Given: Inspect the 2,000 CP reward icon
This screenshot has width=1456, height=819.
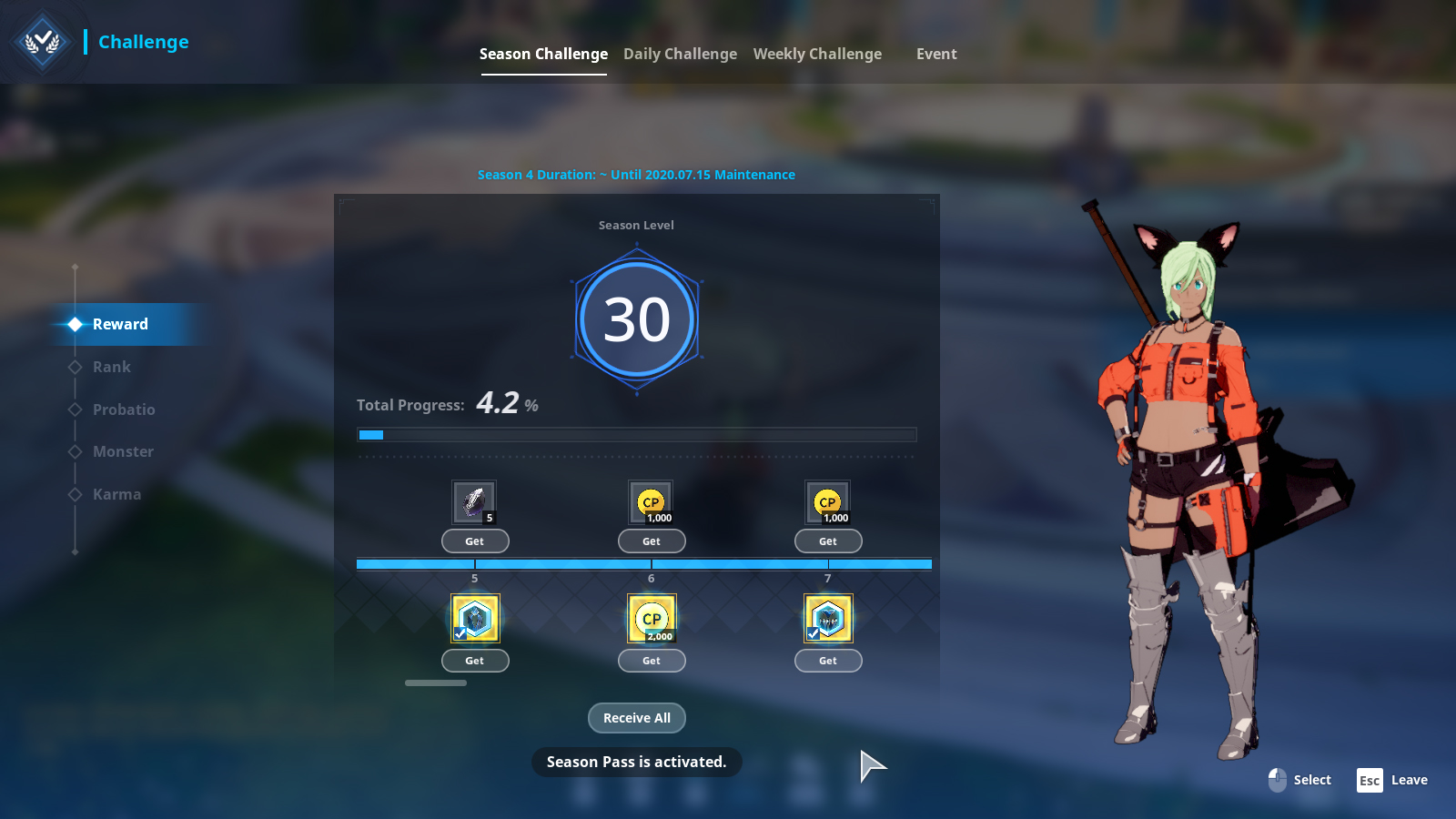Looking at the screenshot, I should click(652, 619).
